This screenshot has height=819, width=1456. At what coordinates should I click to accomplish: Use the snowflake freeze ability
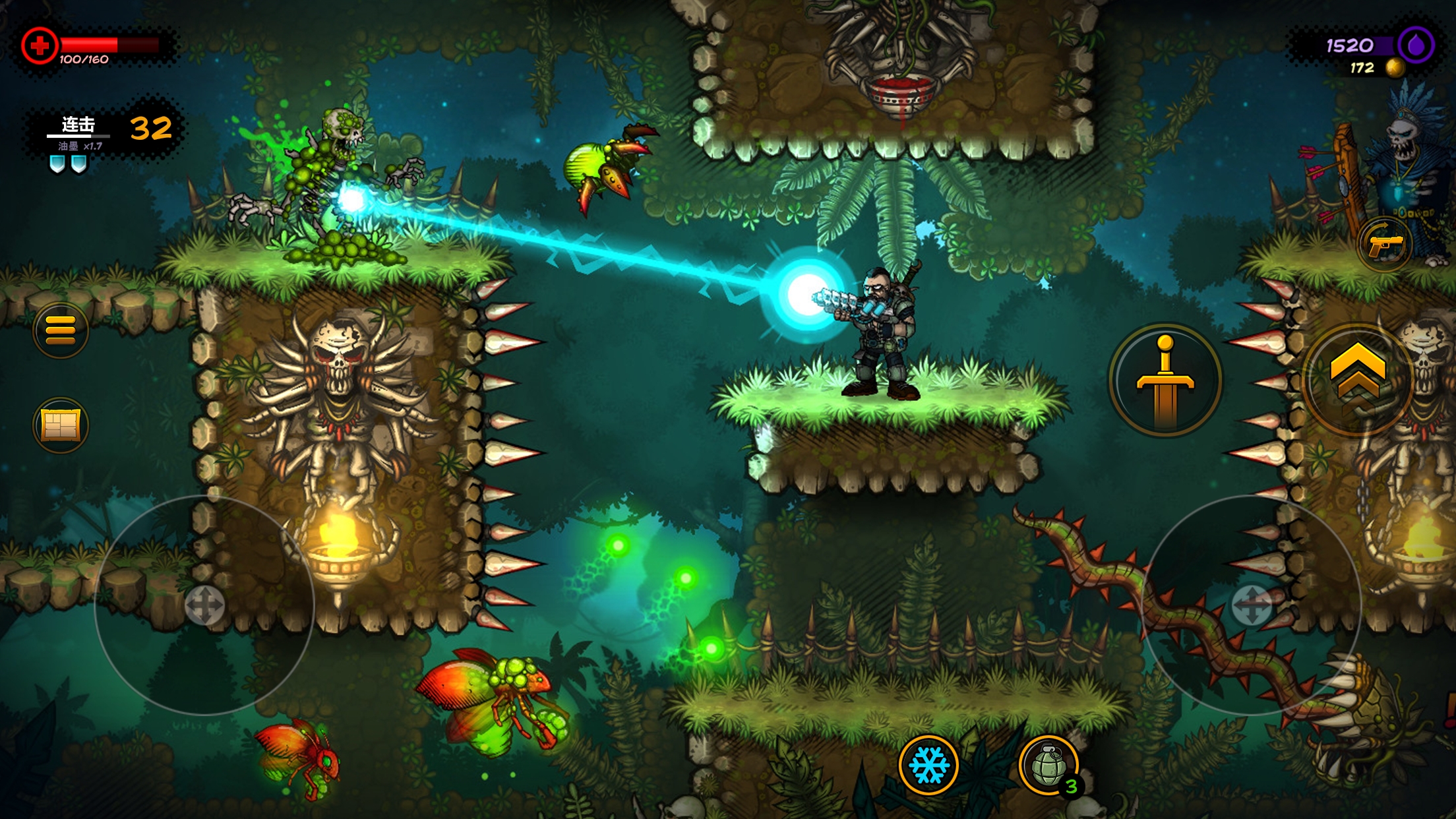(928, 765)
